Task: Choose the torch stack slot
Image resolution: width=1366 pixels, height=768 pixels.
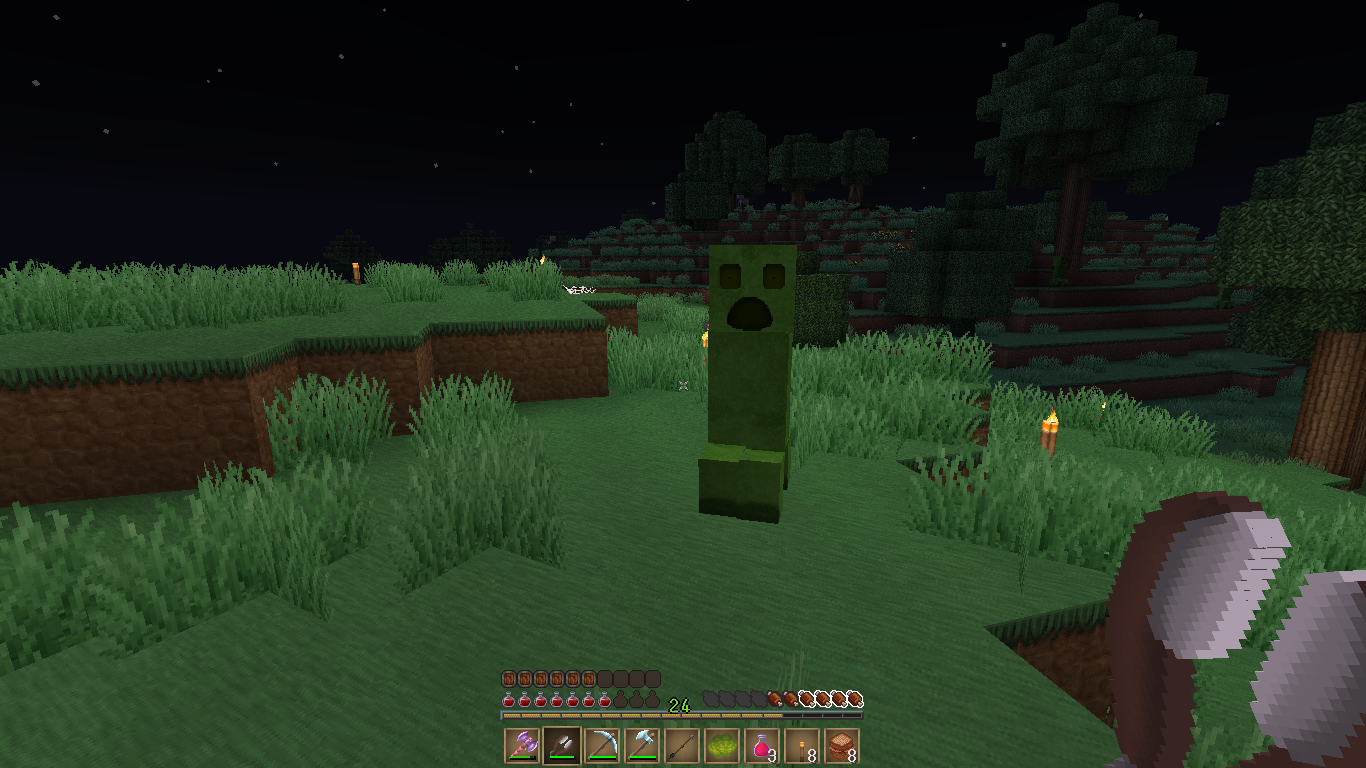Action: coord(802,746)
